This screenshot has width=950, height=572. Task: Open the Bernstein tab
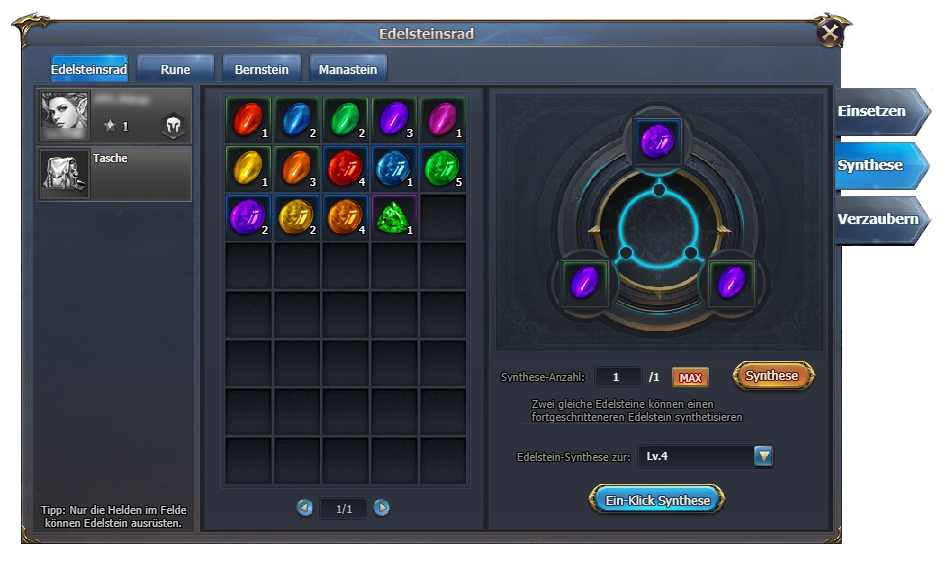(261, 69)
